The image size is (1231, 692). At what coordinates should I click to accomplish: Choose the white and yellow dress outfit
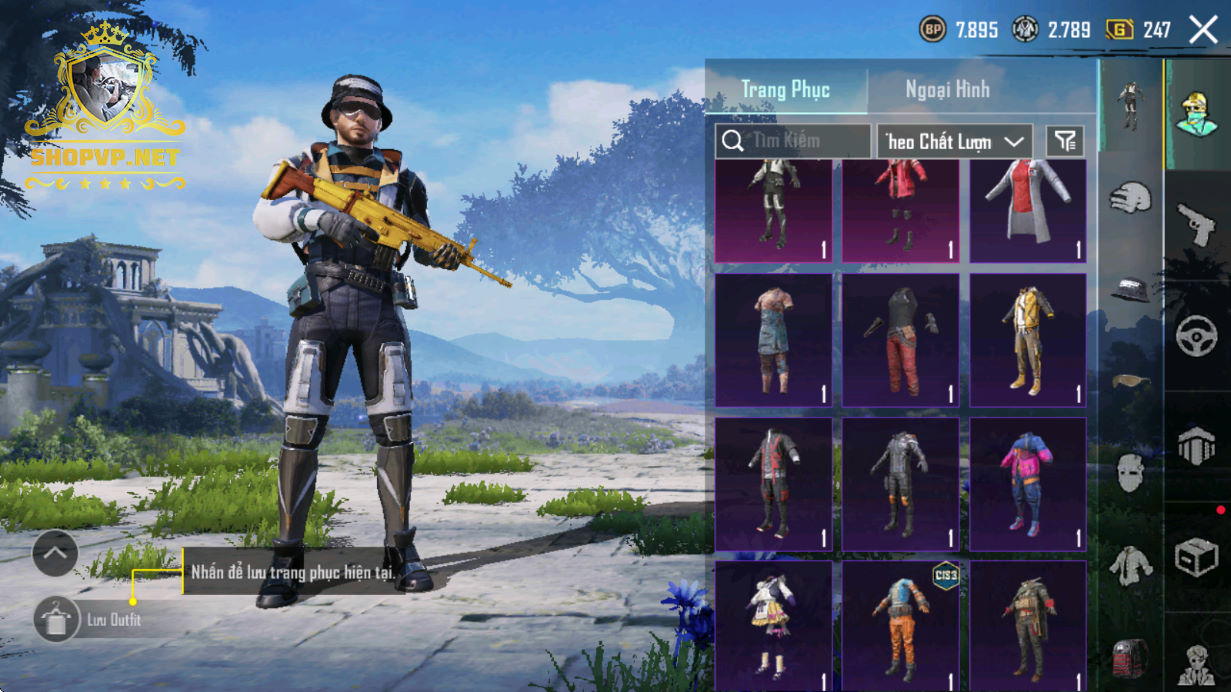(x=773, y=625)
